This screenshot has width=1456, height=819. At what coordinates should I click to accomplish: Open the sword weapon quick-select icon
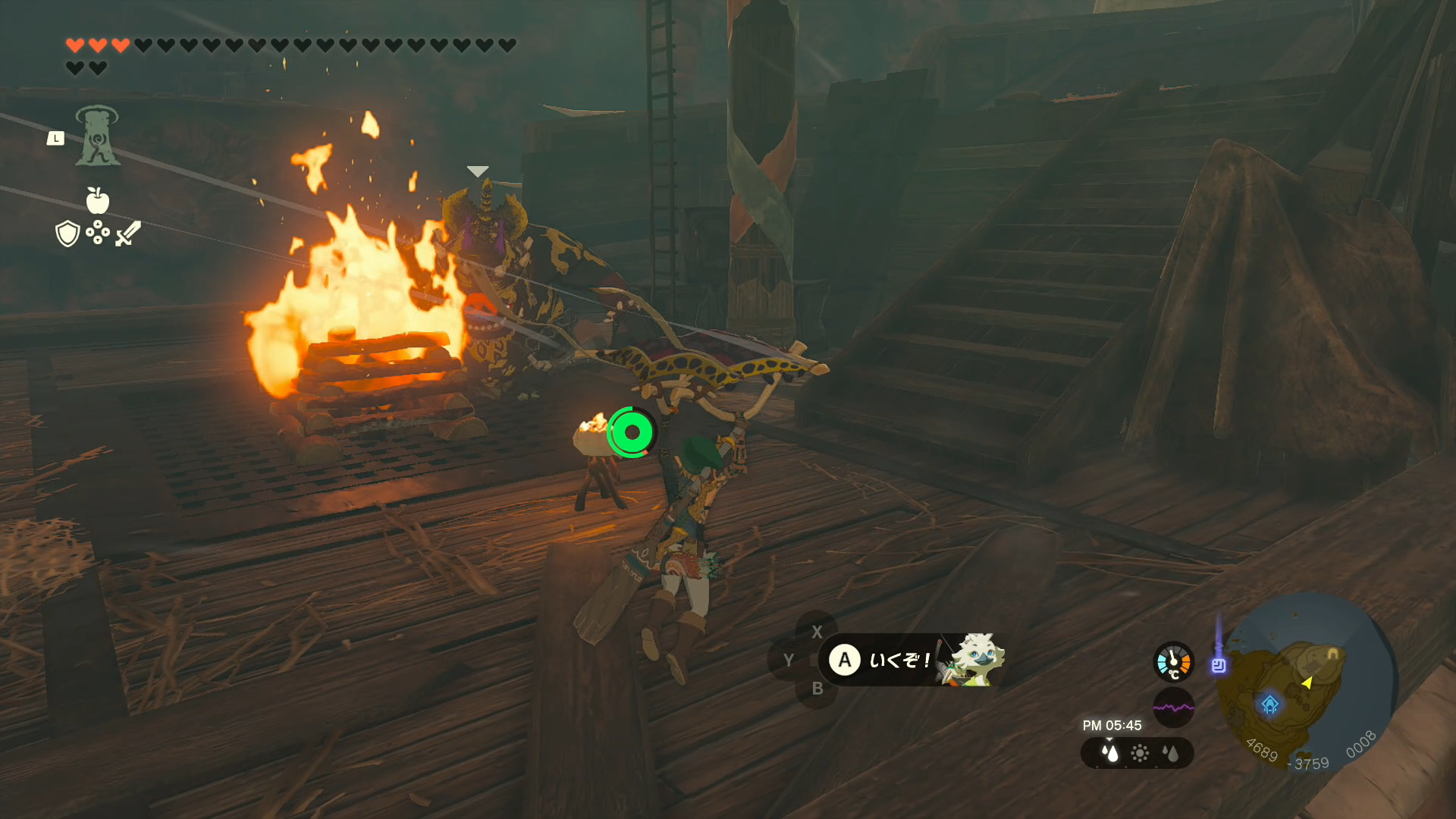(128, 234)
